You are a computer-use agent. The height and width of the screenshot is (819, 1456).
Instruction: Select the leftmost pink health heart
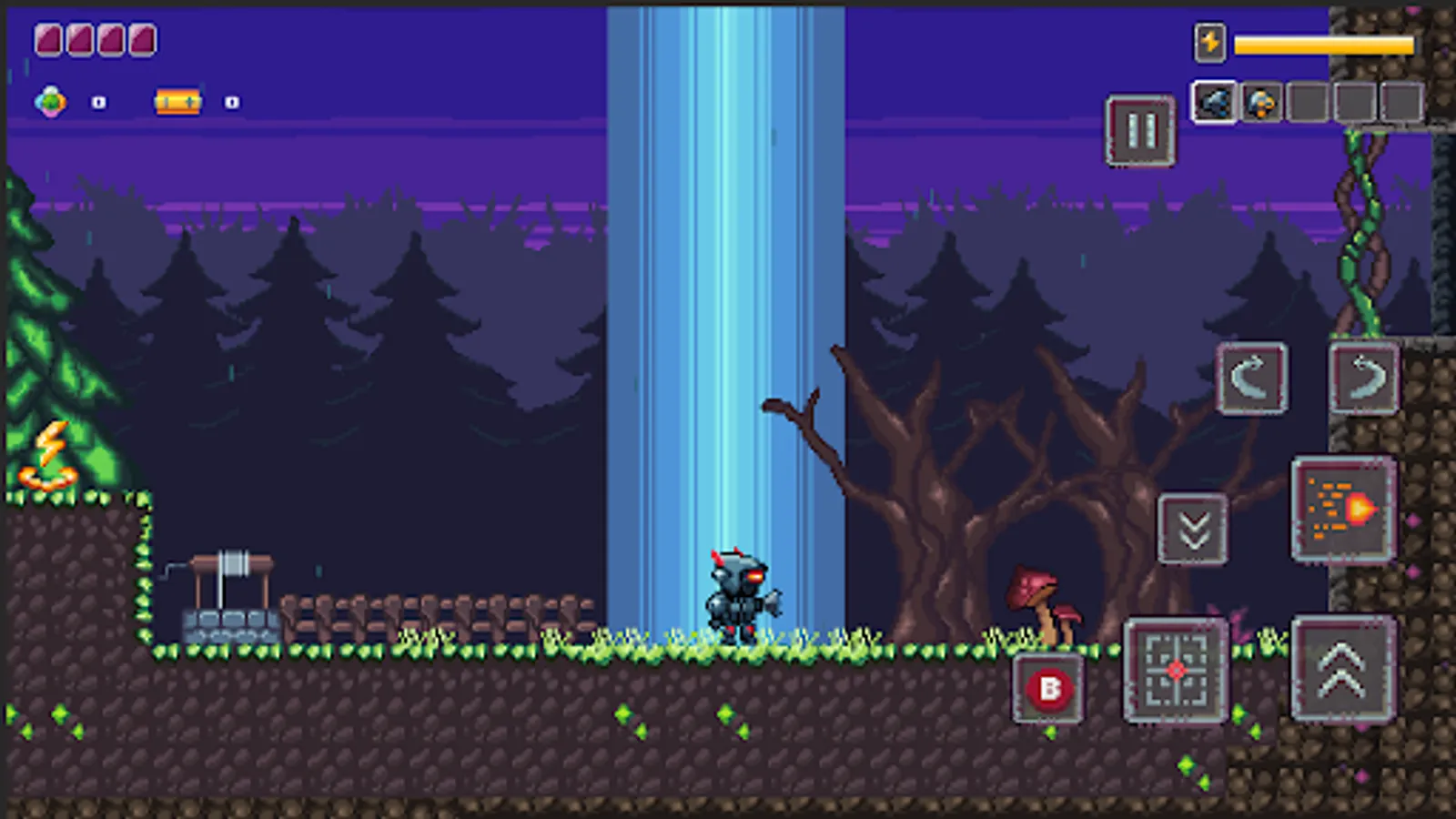pyautogui.click(x=47, y=40)
